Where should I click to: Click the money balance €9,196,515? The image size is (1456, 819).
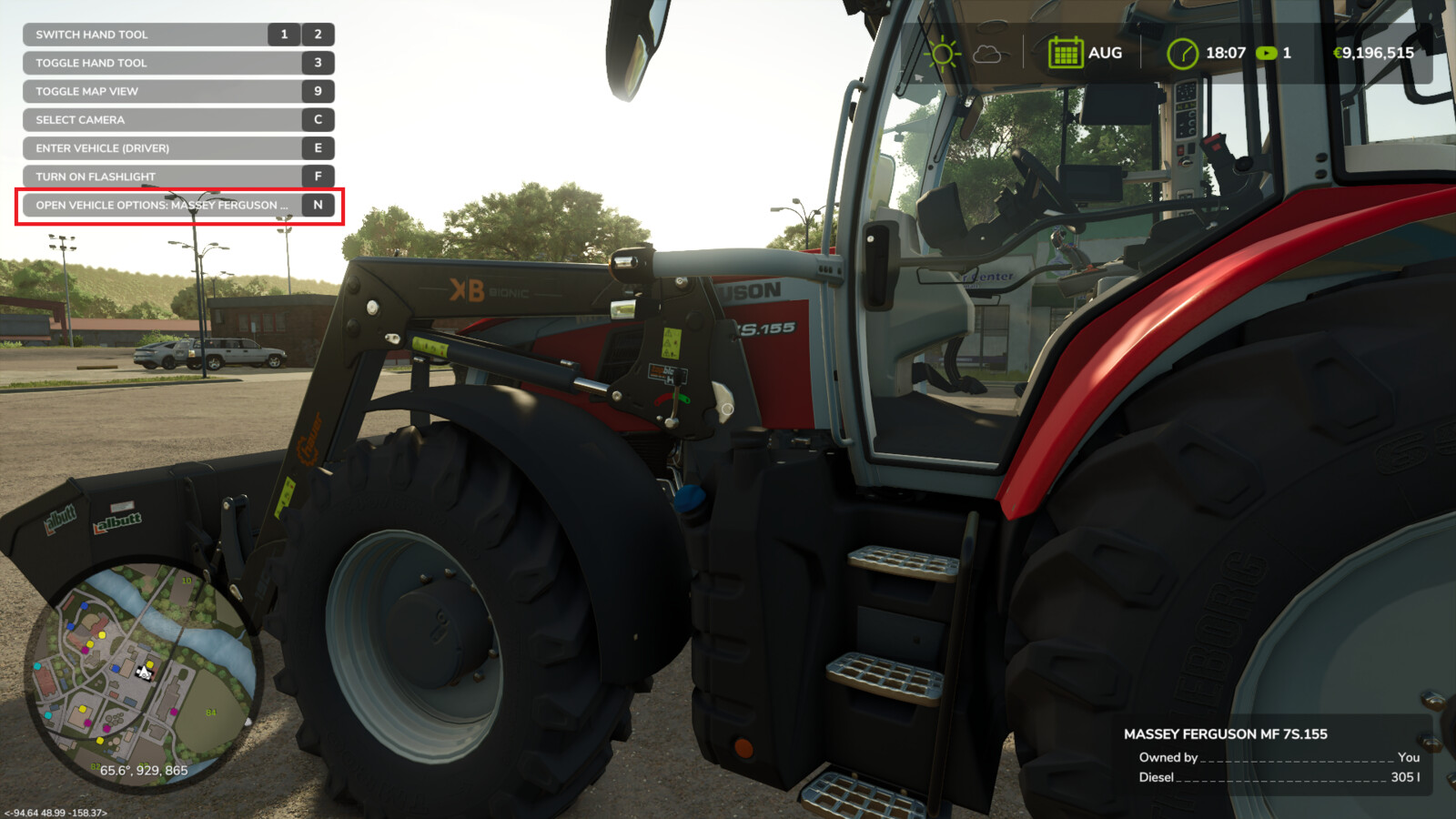1374,52
